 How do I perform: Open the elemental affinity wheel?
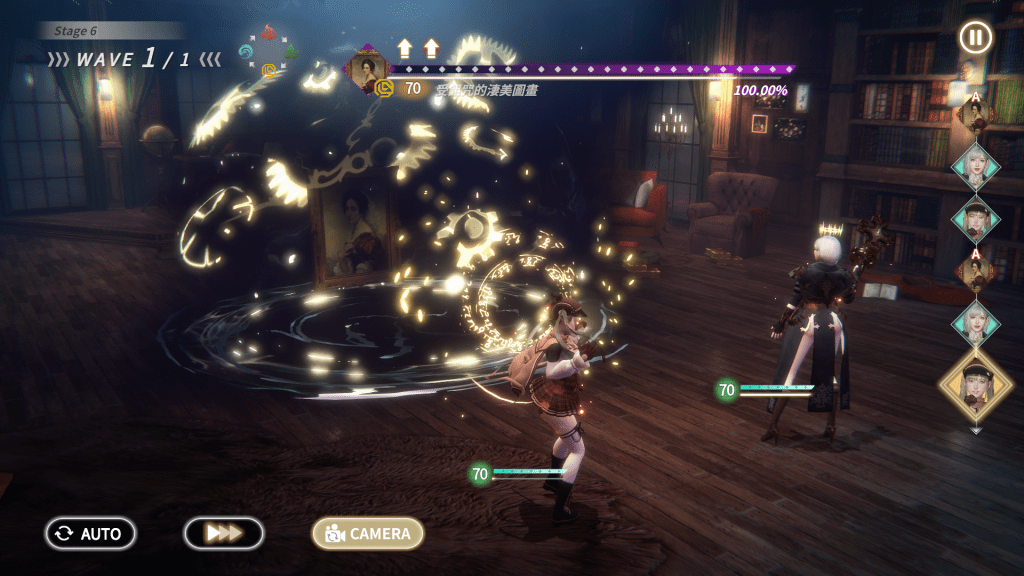coord(269,50)
